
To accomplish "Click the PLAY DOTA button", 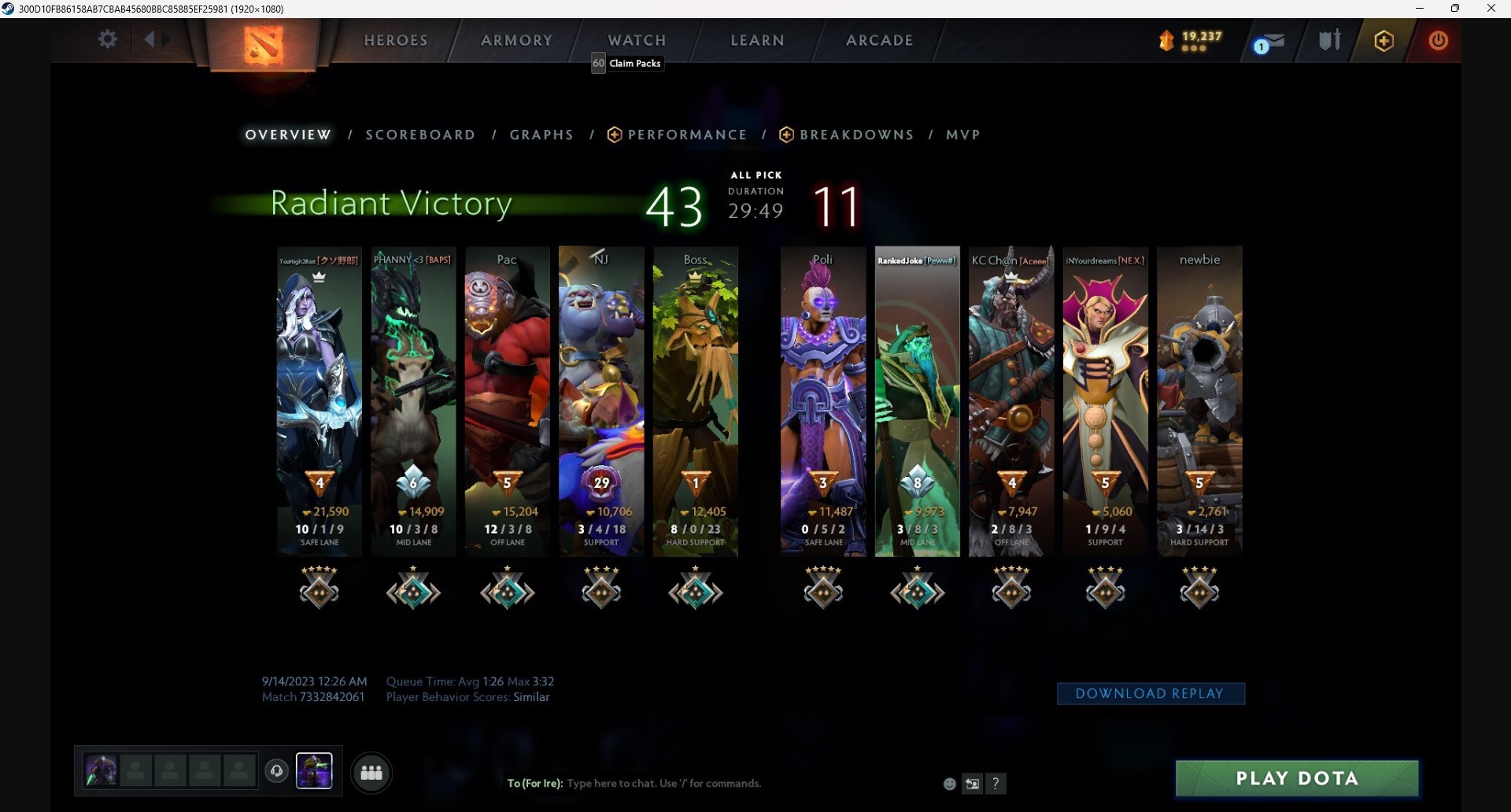I will click(1295, 778).
